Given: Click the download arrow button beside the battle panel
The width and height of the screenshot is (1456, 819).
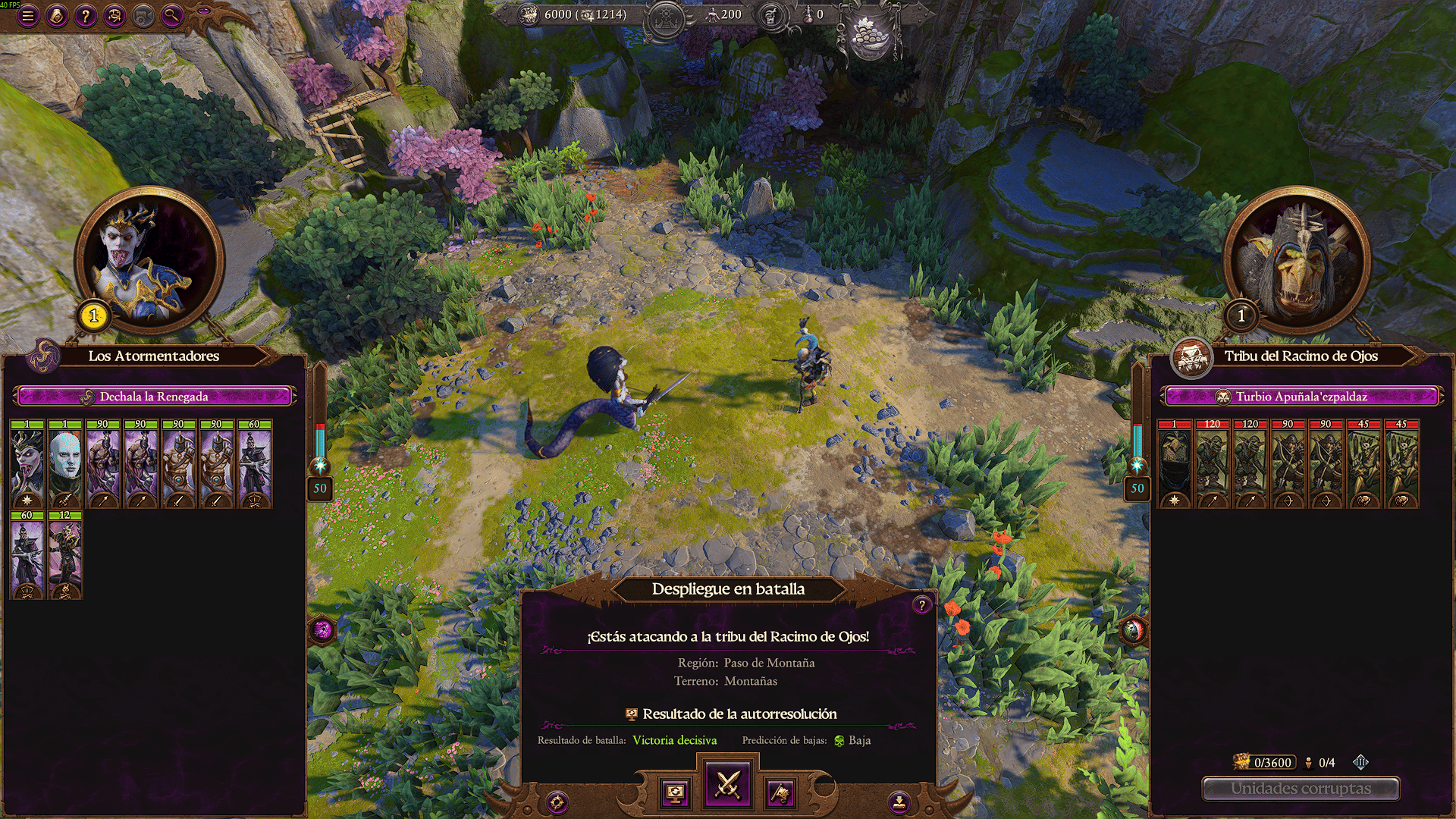Looking at the screenshot, I should click(899, 802).
